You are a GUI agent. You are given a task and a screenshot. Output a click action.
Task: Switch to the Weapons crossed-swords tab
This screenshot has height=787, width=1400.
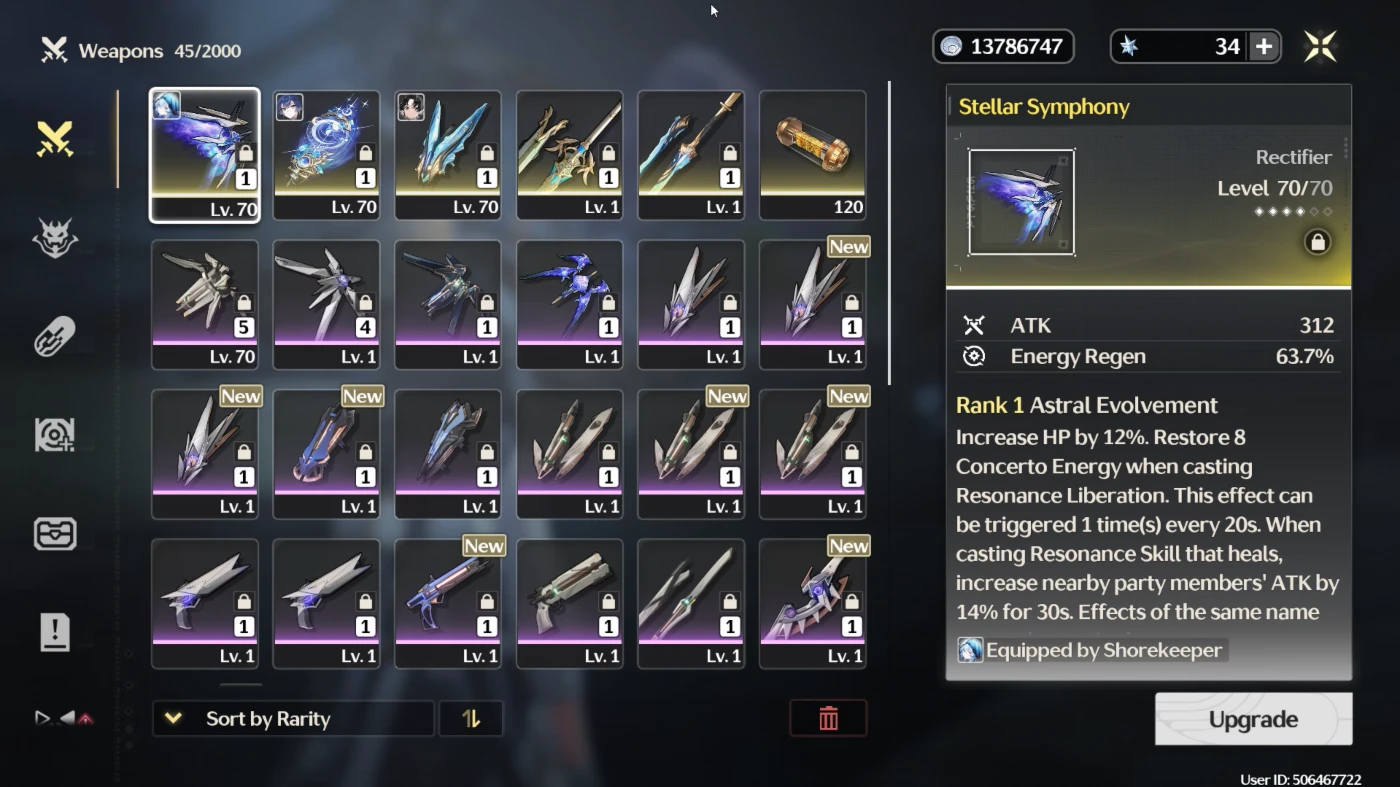pos(55,139)
